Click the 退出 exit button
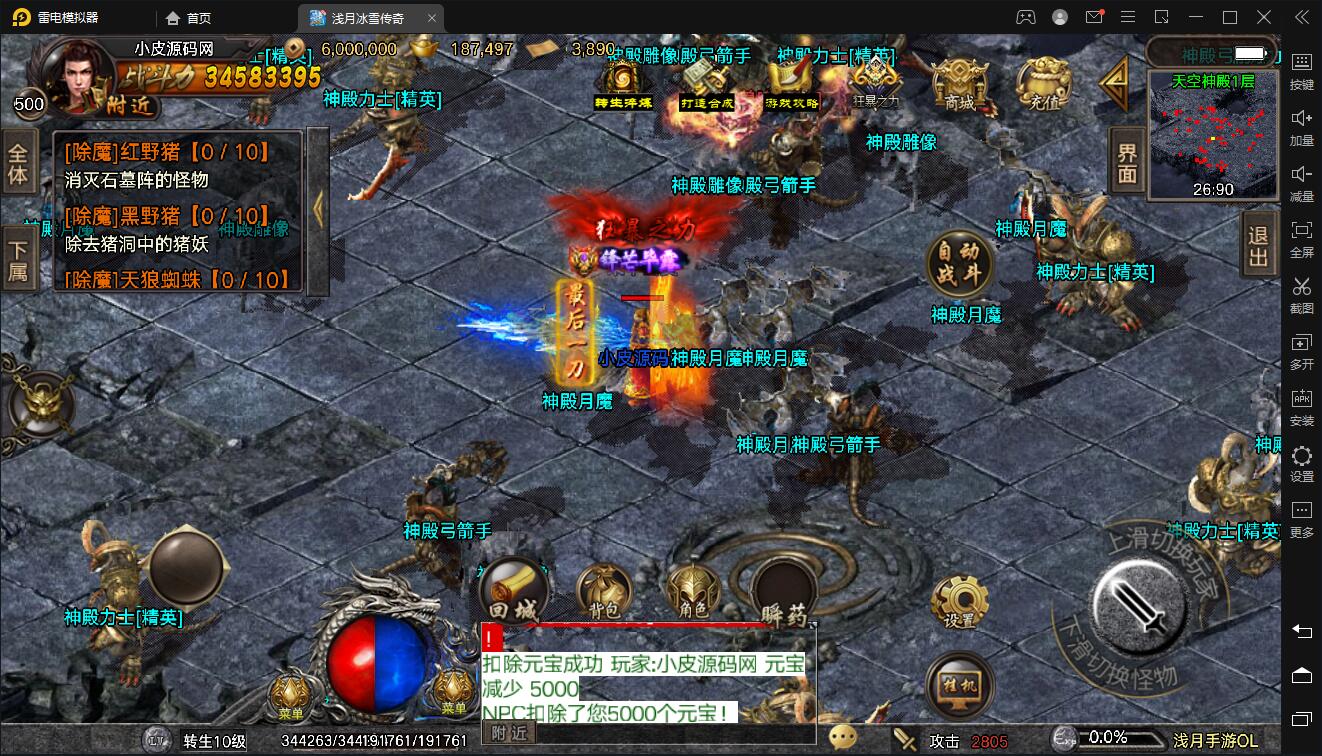 coord(1258,245)
